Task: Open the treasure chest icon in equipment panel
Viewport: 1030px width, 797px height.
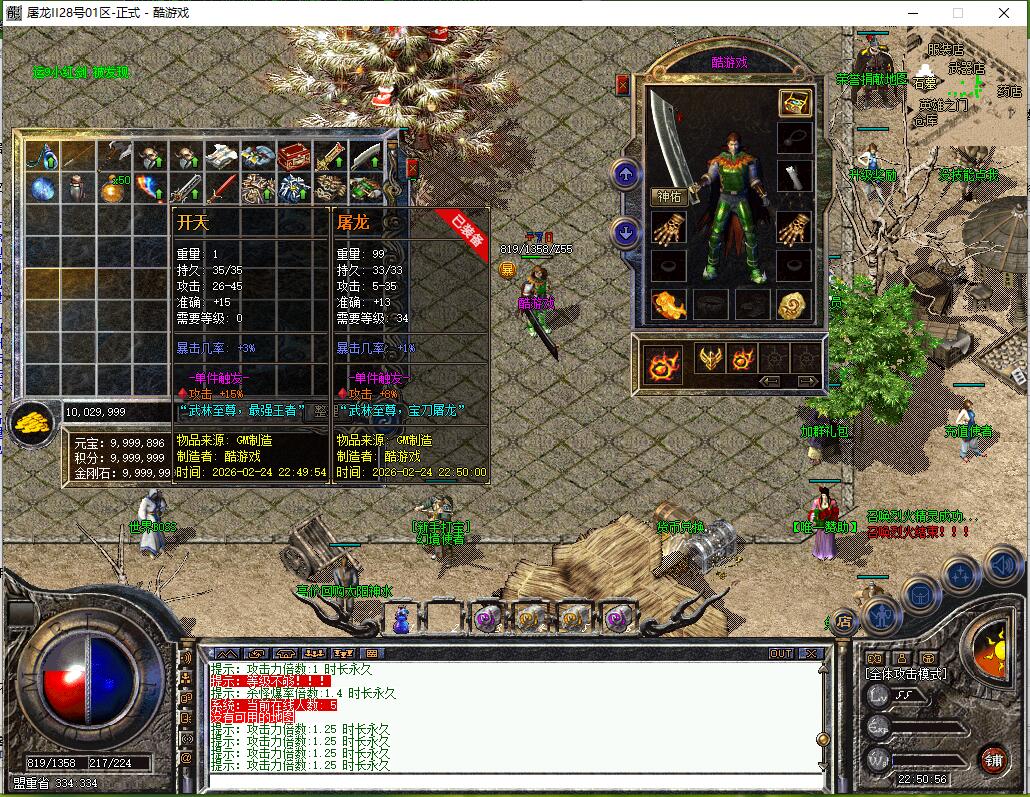Action: 795,104
